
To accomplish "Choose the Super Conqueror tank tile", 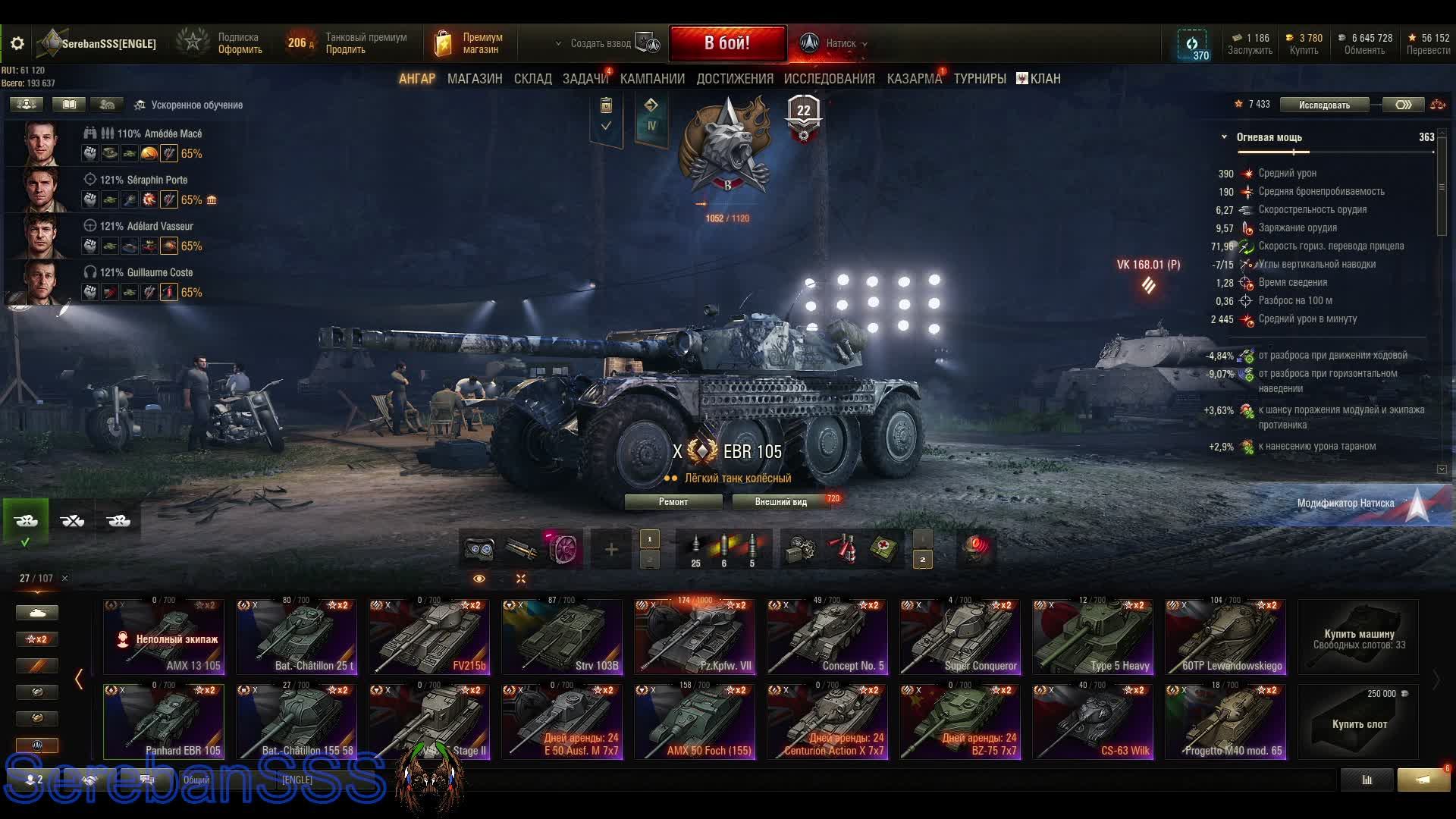I will [960, 637].
